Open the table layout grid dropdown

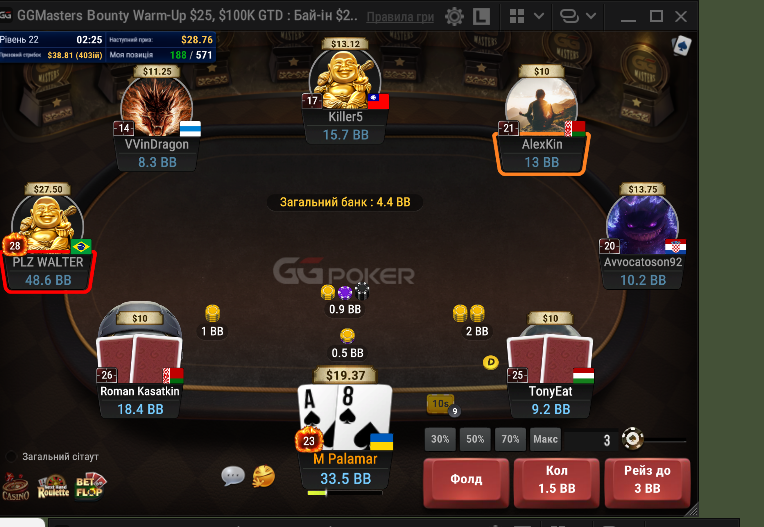[523, 17]
